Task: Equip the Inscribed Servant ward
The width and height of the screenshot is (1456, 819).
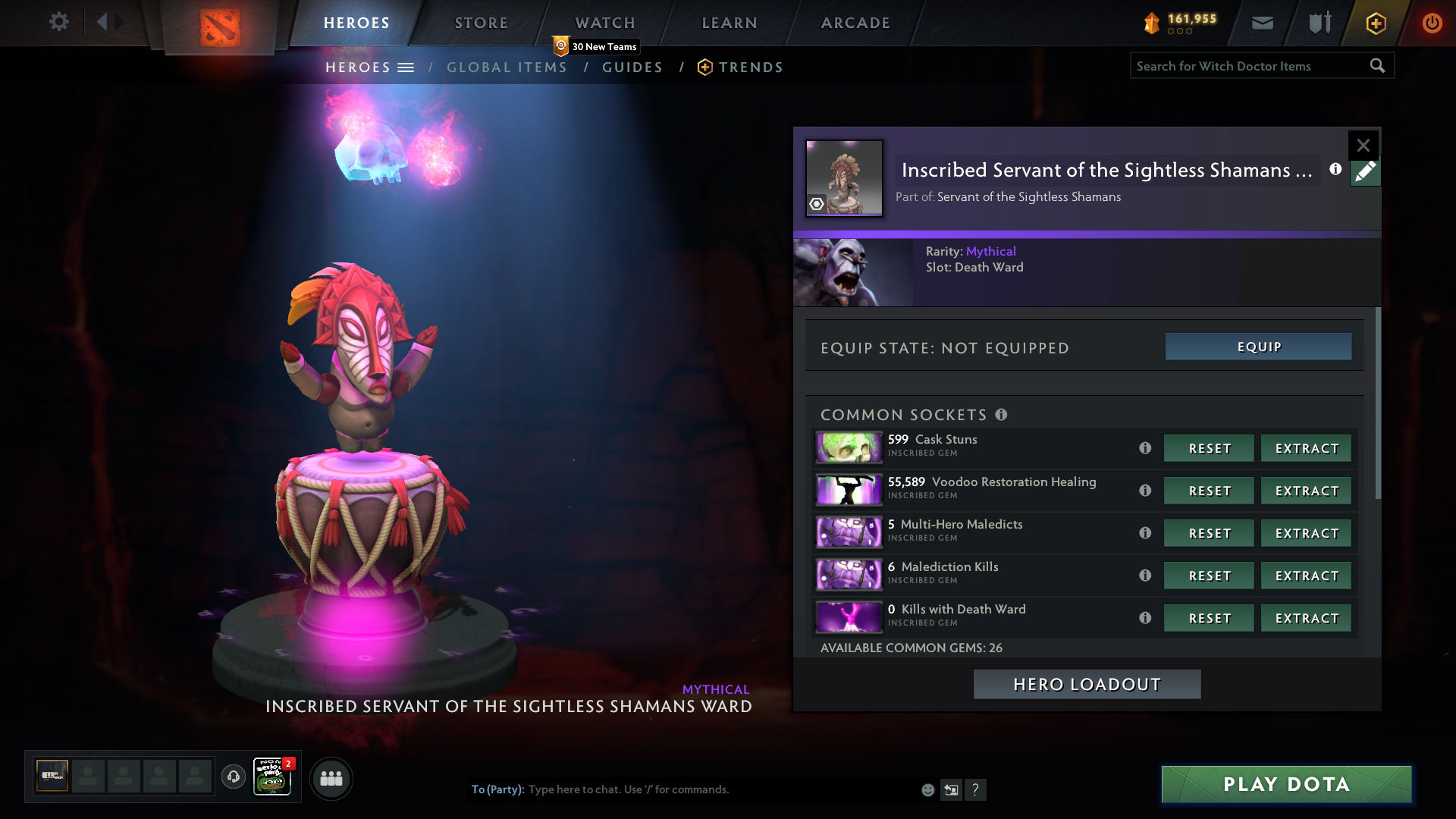Action: [1258, 347]
